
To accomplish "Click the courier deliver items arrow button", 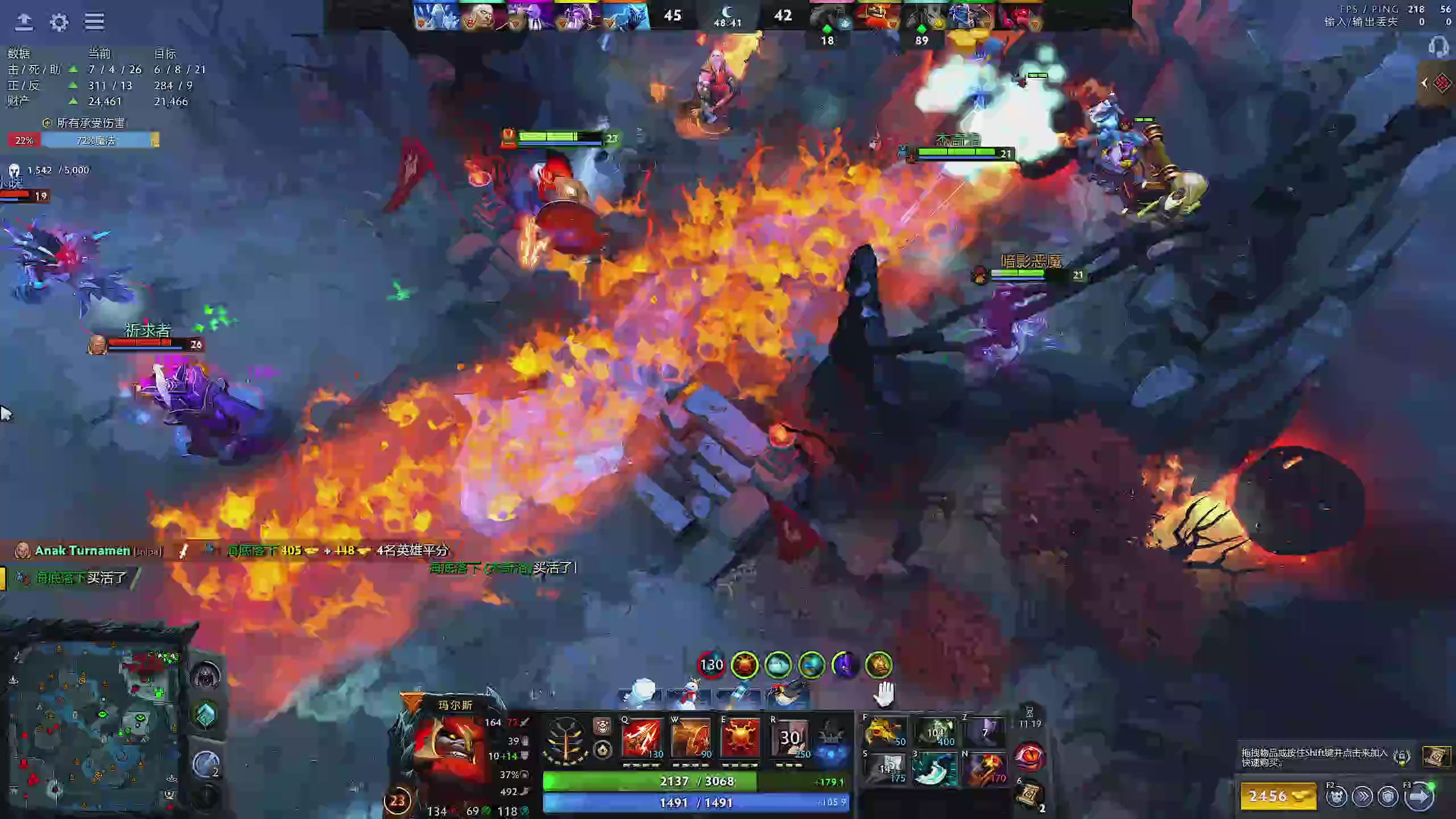I will coord(1419,797).
